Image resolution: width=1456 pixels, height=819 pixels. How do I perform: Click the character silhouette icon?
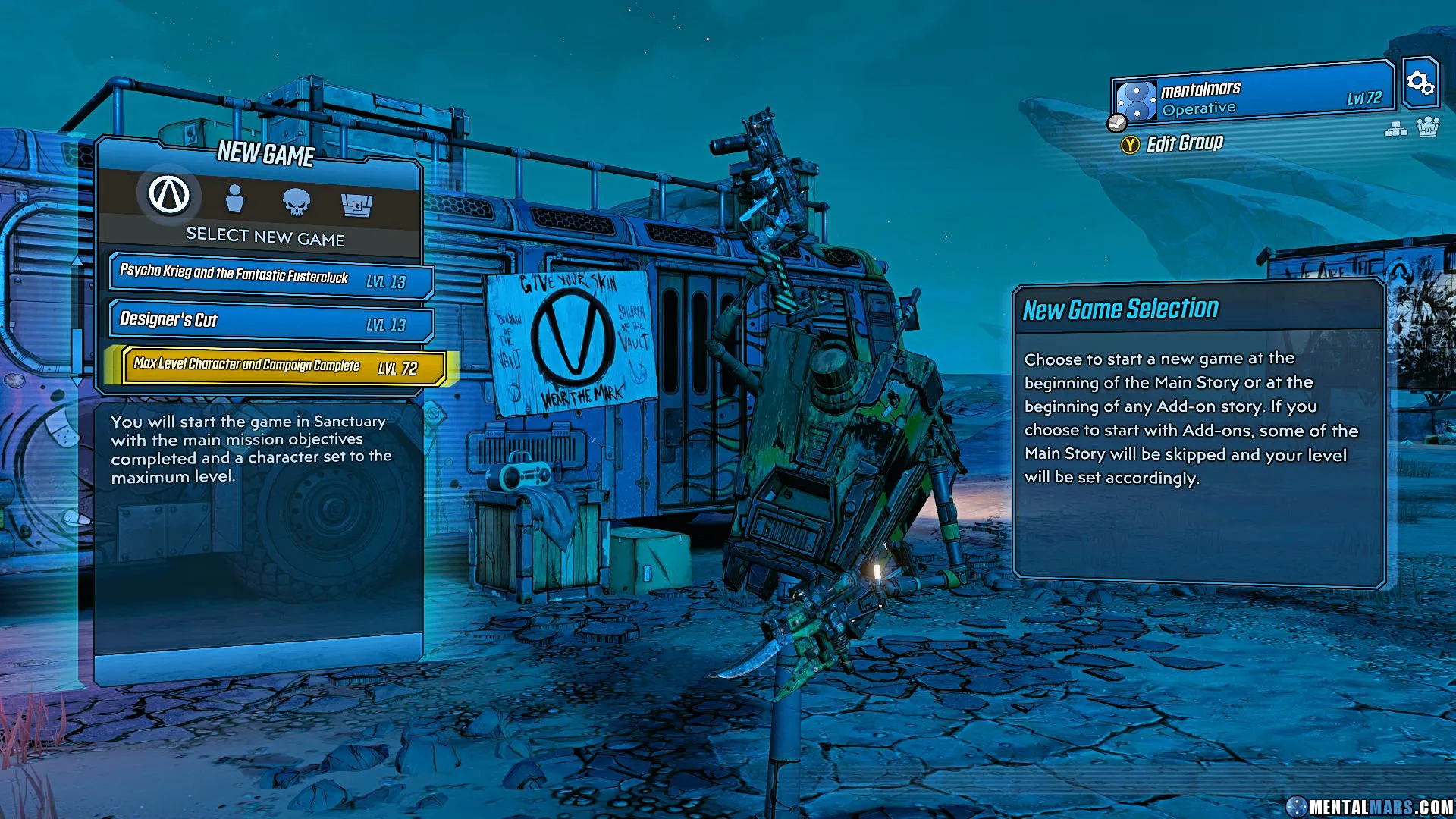236,199
